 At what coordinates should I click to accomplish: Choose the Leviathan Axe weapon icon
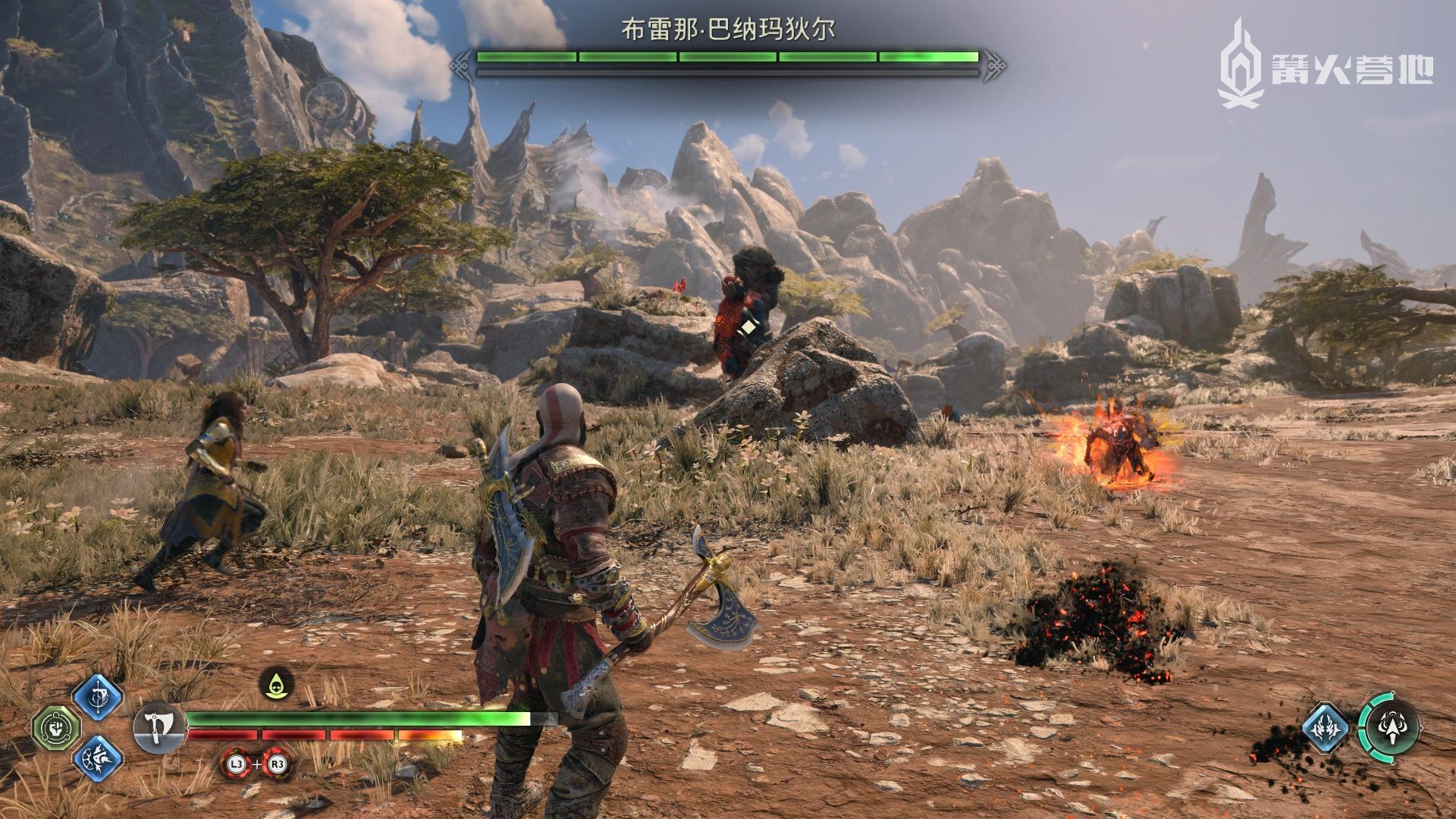(158, 730)
